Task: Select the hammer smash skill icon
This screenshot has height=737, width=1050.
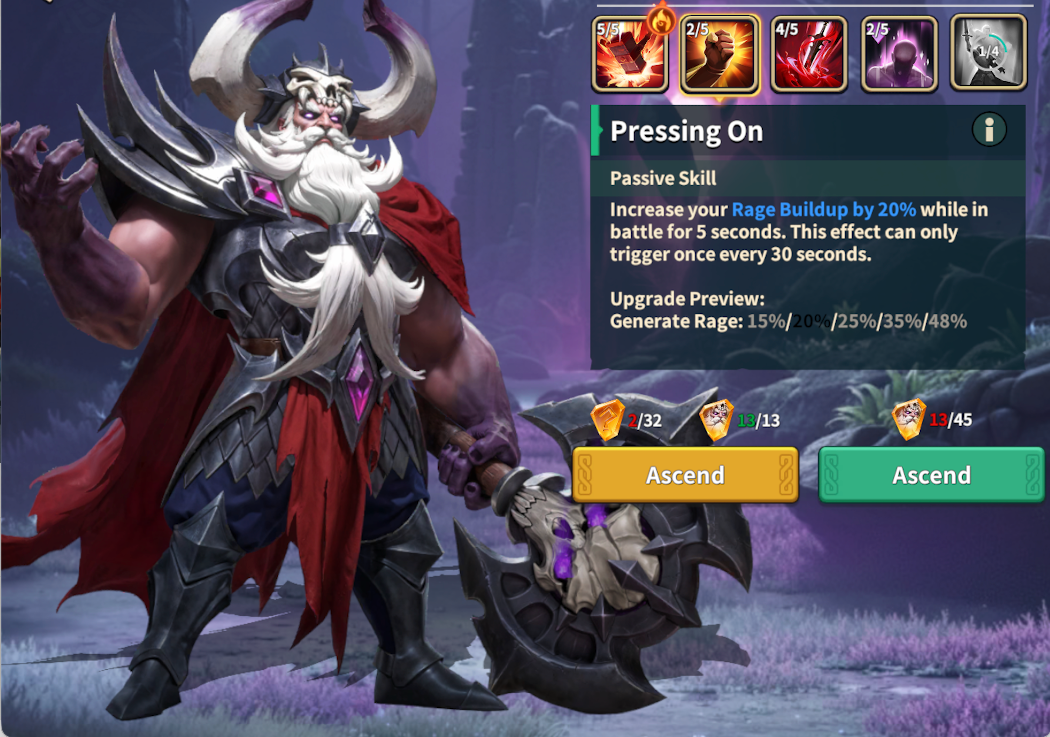Action: (x=630, y=54)
